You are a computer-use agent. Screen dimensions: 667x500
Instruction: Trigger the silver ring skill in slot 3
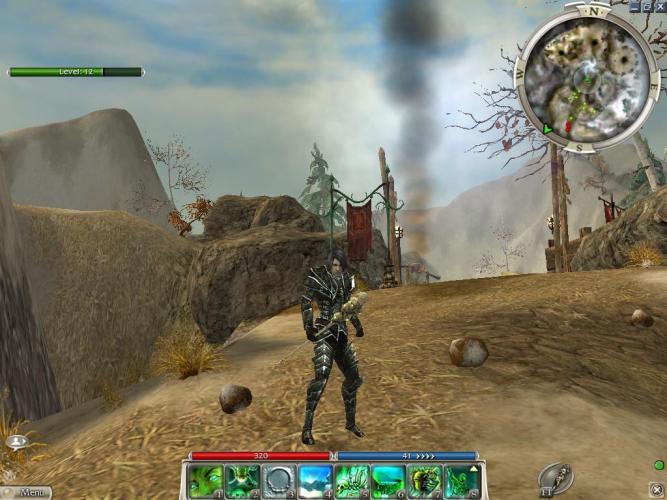pos(278,481)
